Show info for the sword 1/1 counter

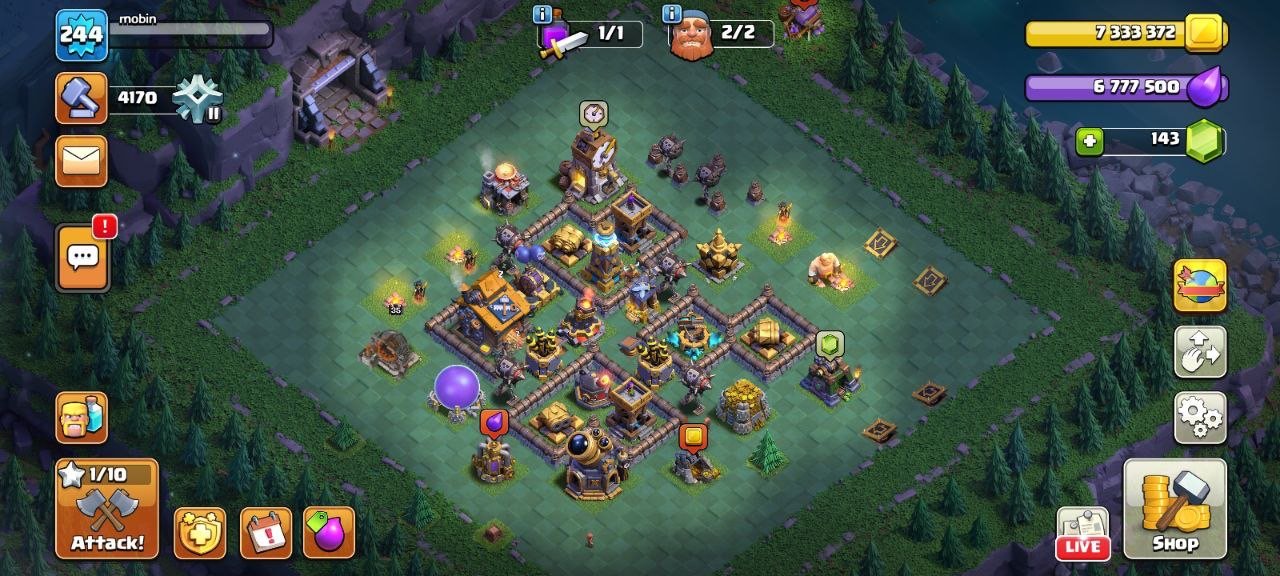(x=543, y=14)
